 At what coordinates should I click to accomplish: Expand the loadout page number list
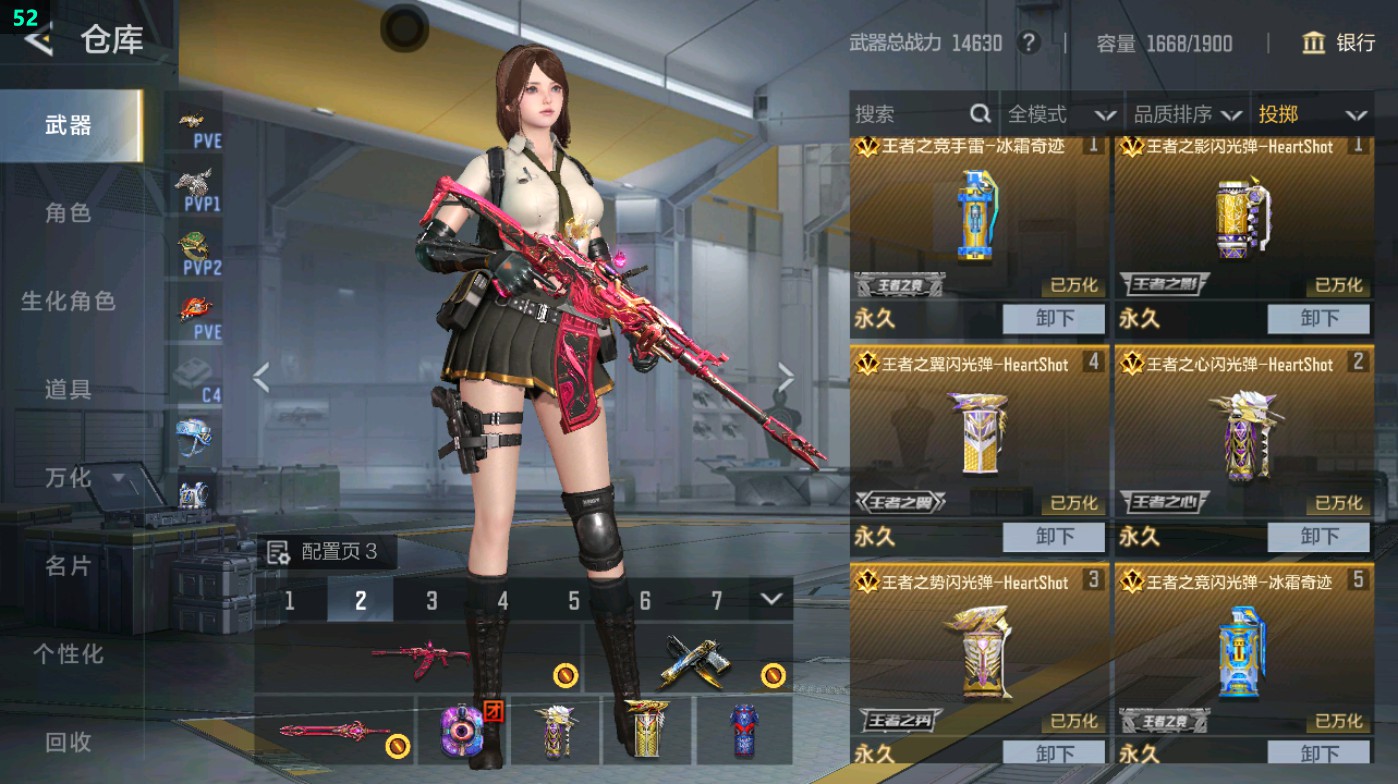(x=770, y=599)
